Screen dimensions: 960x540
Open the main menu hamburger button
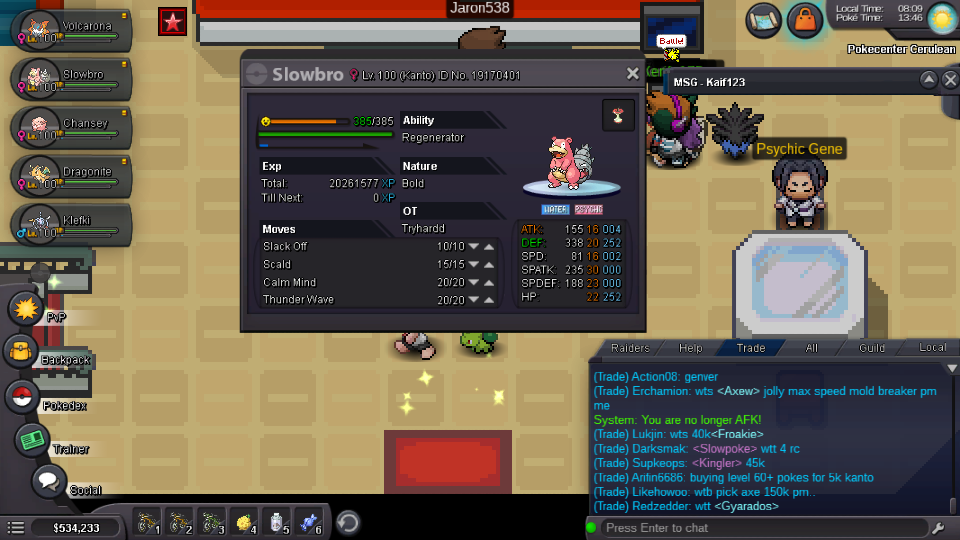coord(15,527)
